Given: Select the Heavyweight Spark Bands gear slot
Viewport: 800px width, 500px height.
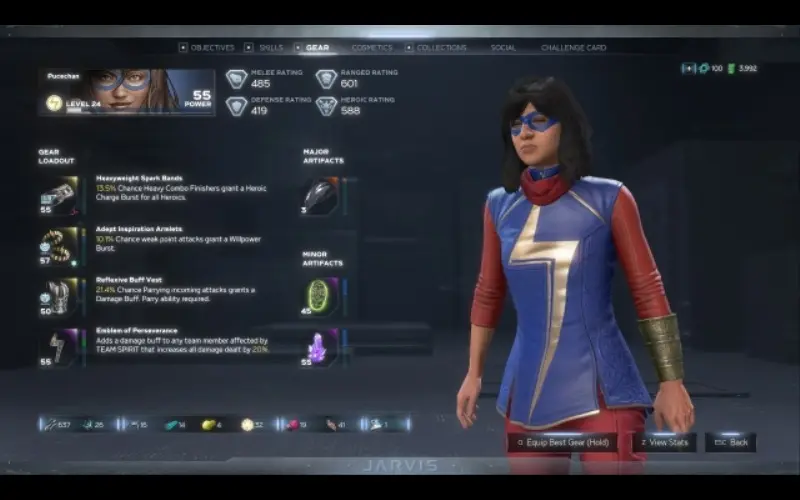Looking at the screenshot, I should pyautogui.click(x=59, y=196).
